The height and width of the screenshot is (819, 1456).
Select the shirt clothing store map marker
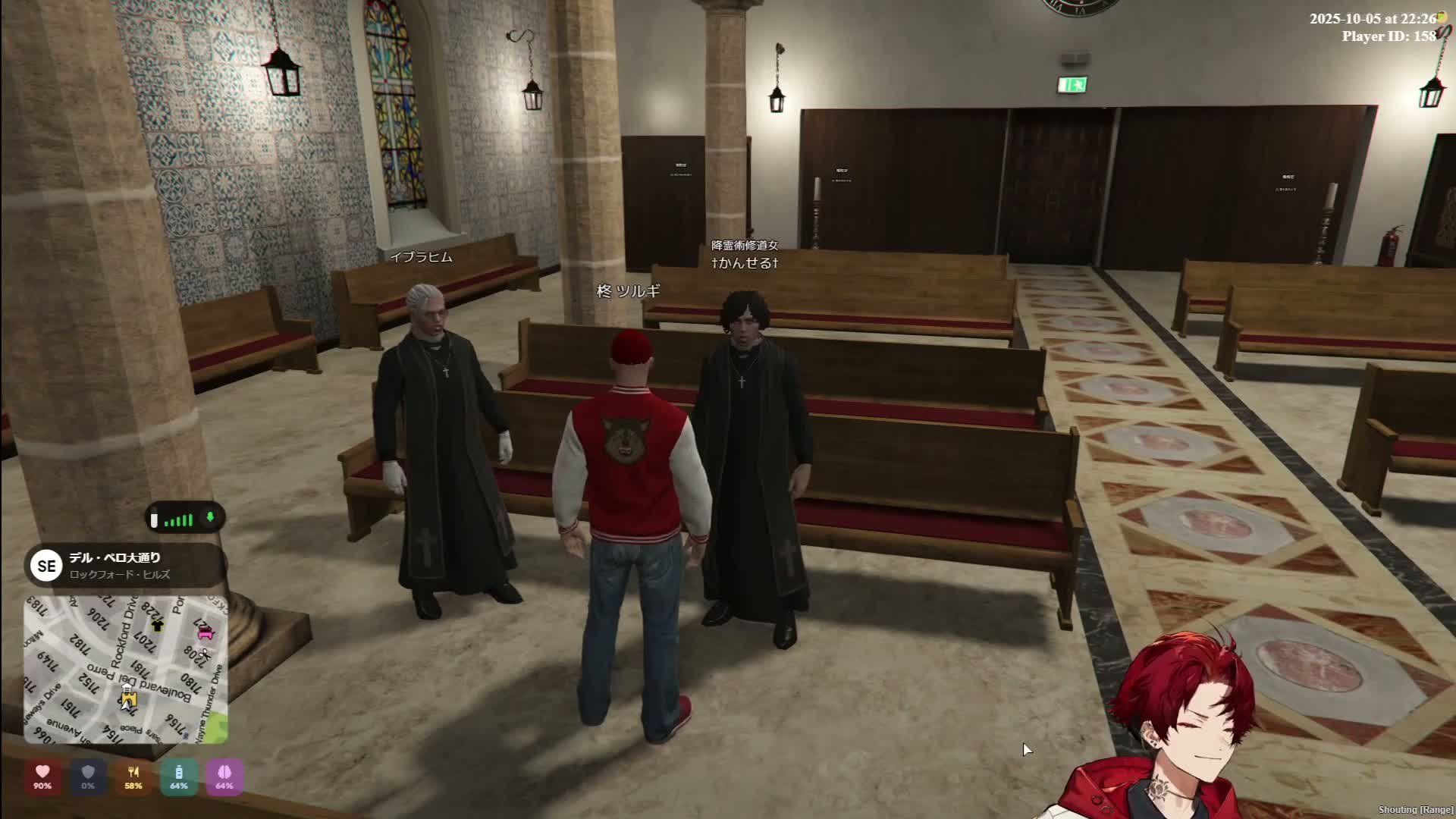(158, 626)
